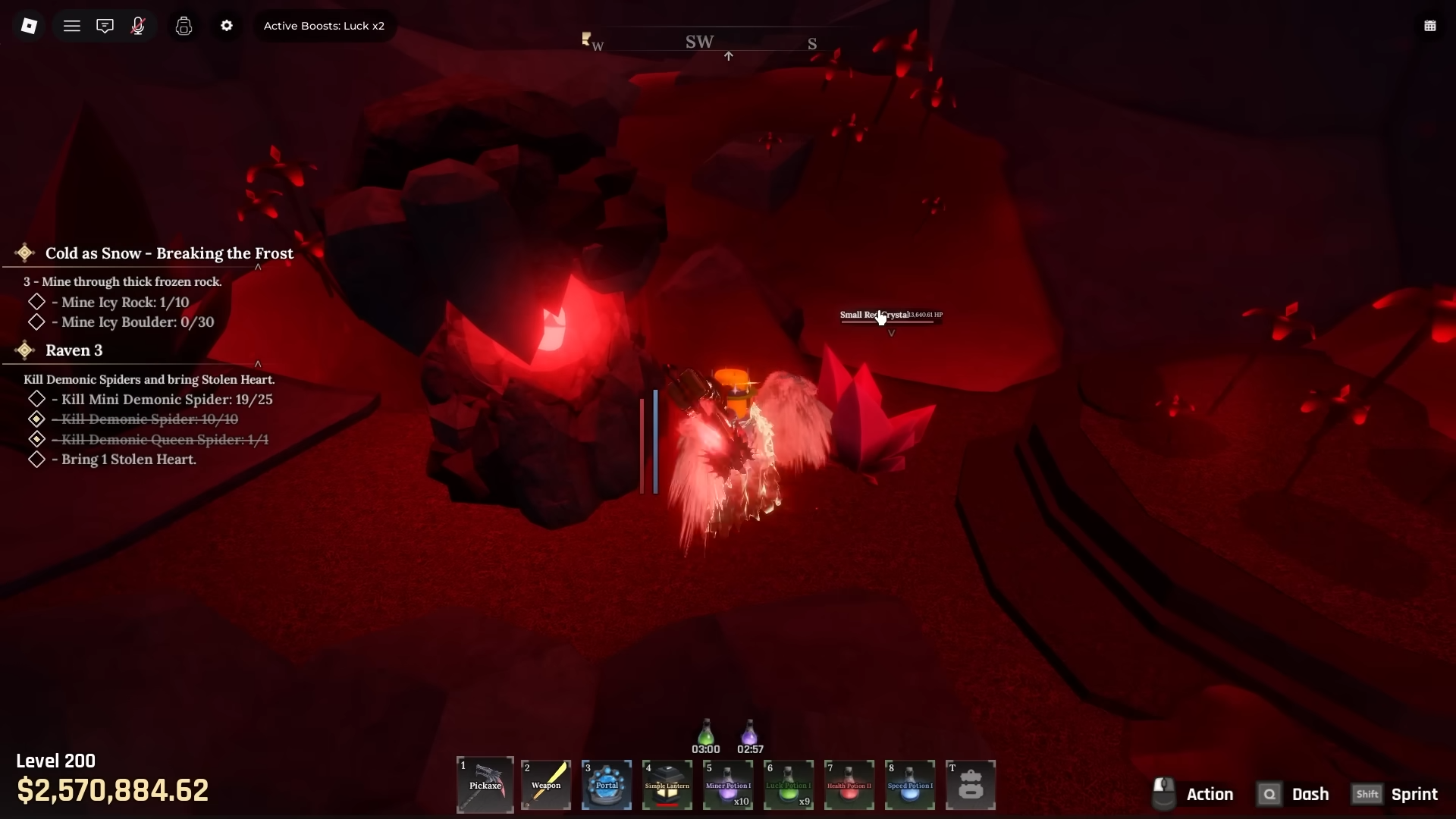The image size is (1456, 819).
Task: Select the Portal hotbar slot
Action: (x=607, y=785)
